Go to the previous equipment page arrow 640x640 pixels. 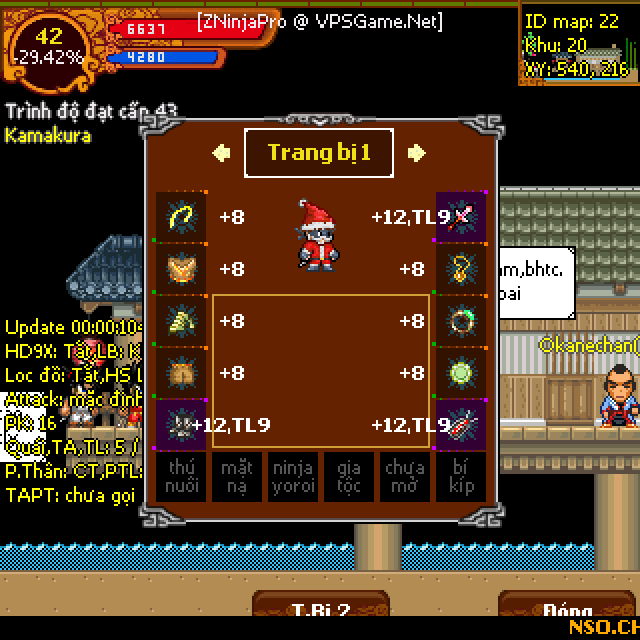click(x=222, y=153)
